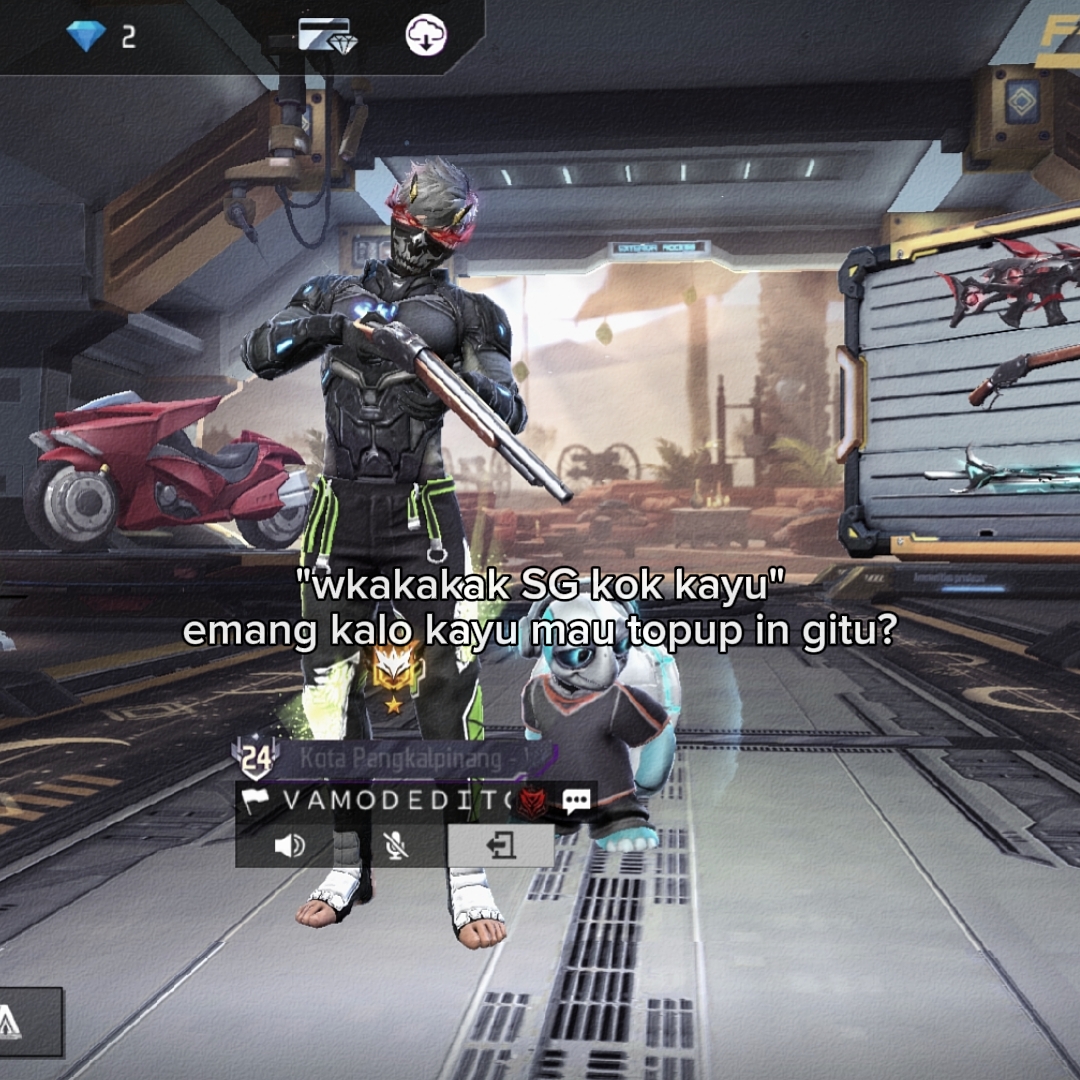Open the cloud download center icon
Image resolution: width=1080 pixels, height=1080 pixels.
tap(426, 36)
